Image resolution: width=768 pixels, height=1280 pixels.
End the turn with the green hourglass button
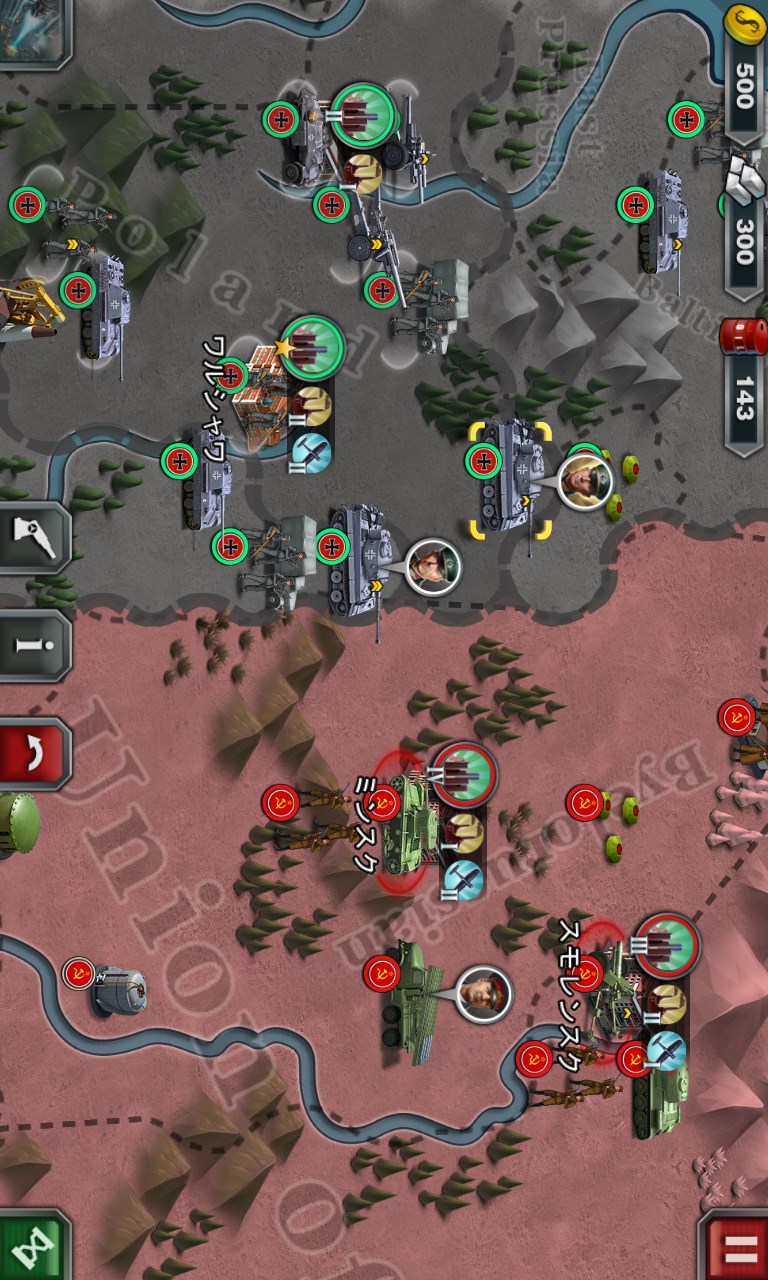[x=33, y=1247]
